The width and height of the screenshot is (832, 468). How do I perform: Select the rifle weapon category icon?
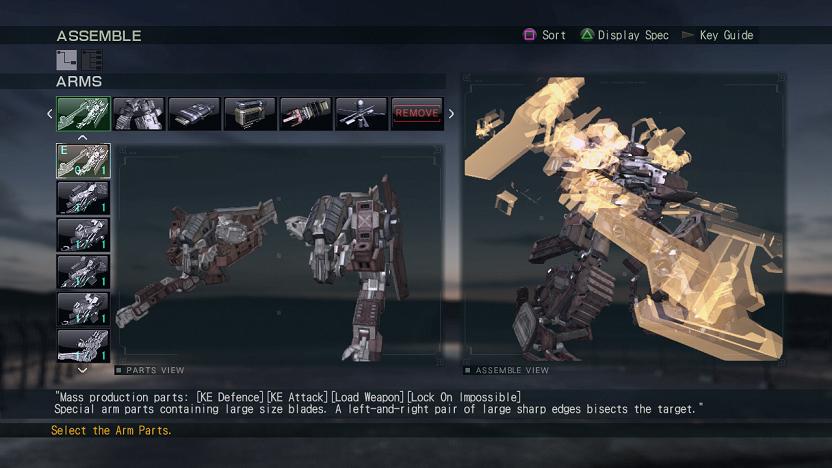click(x=361, y=114)
